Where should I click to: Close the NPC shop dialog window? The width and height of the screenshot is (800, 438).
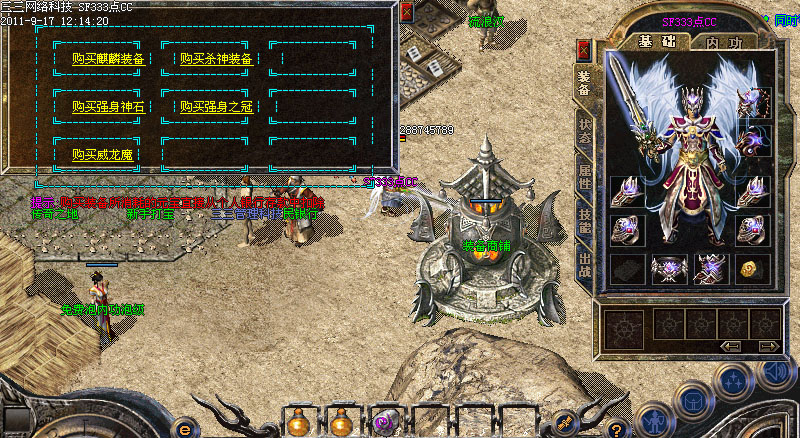click(x=406, y=13)
